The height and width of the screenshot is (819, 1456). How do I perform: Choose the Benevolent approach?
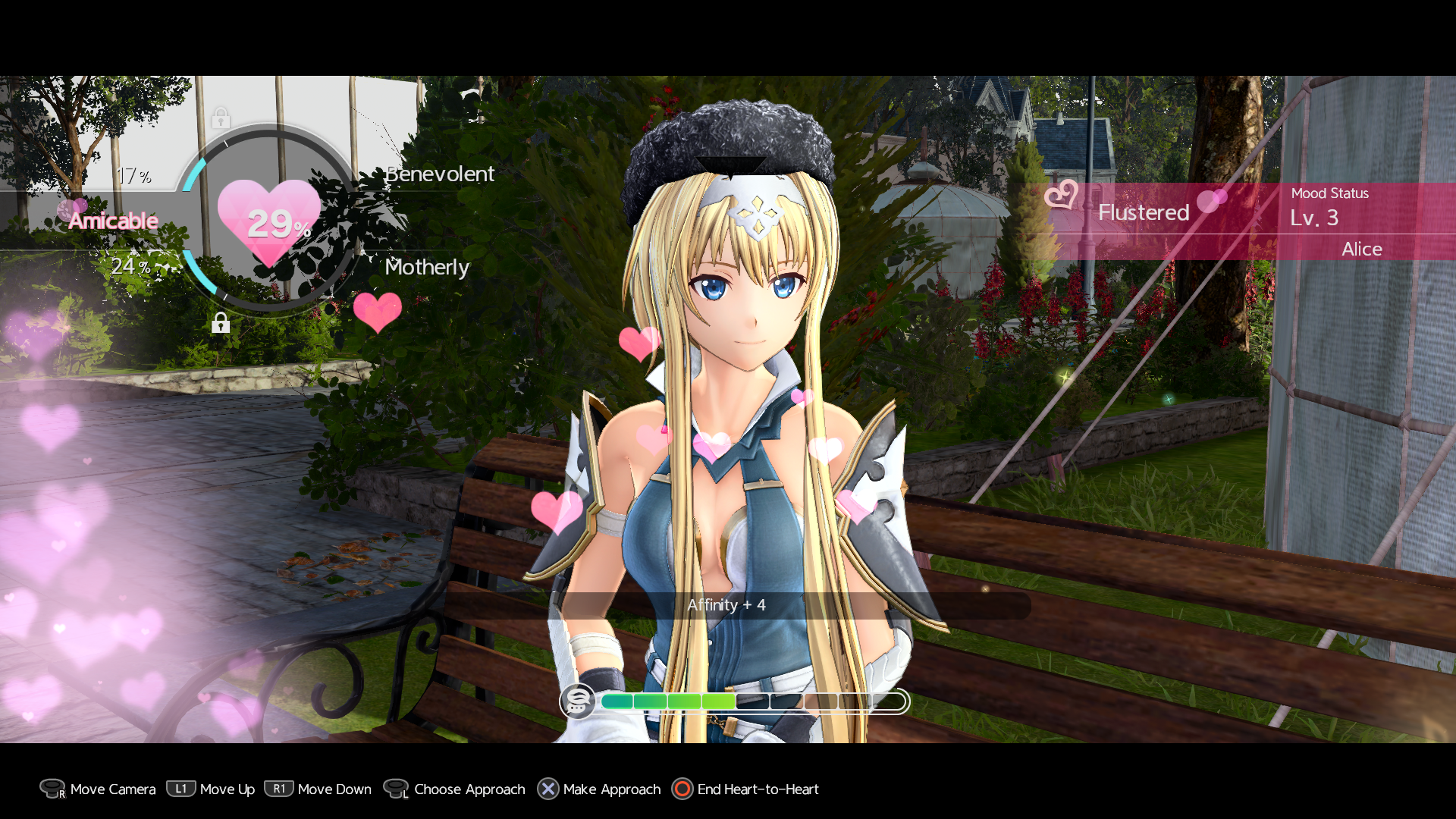(x=440, y=174)
